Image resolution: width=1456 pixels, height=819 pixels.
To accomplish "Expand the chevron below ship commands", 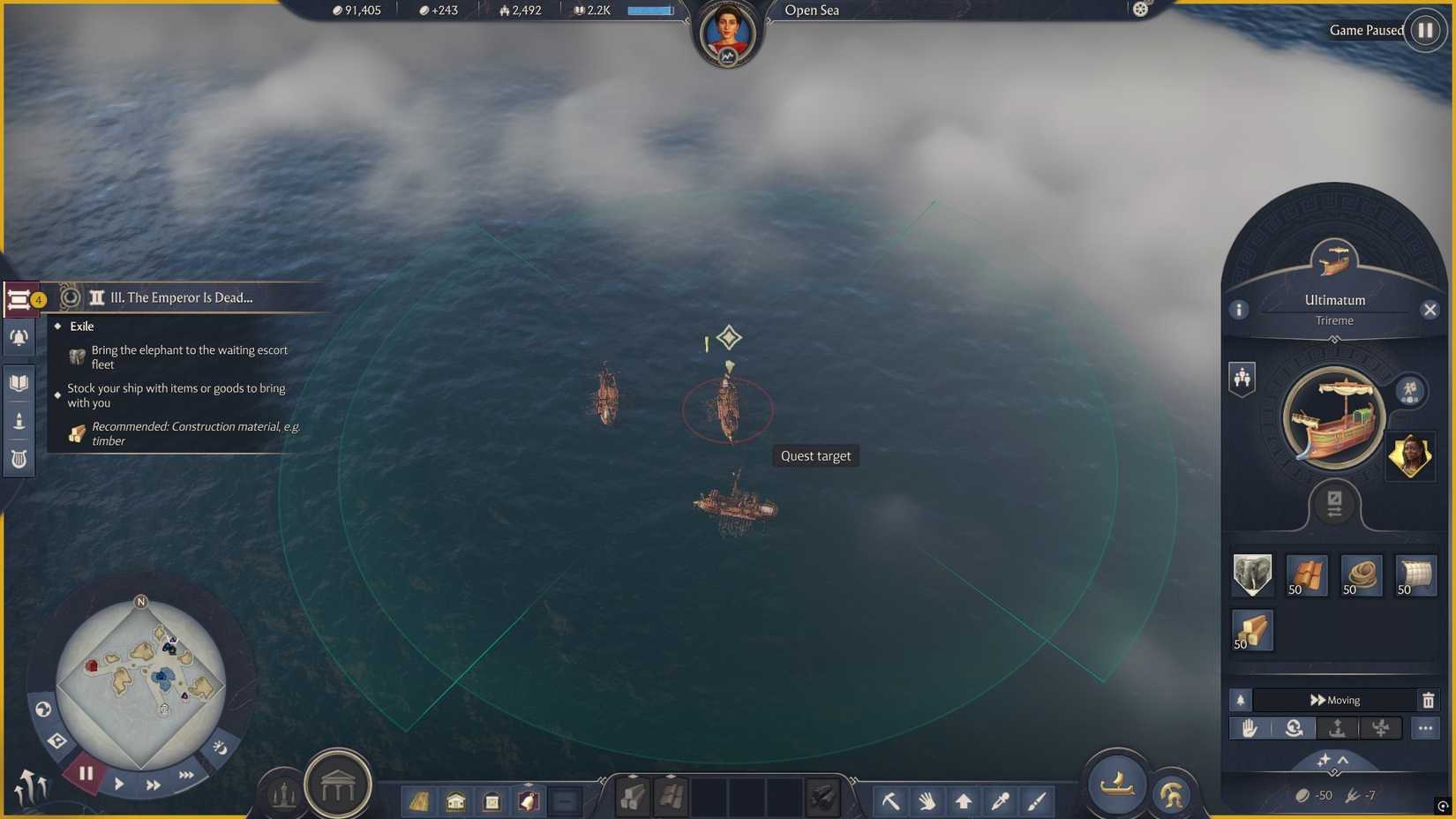I will click(x=1343, y=760).
